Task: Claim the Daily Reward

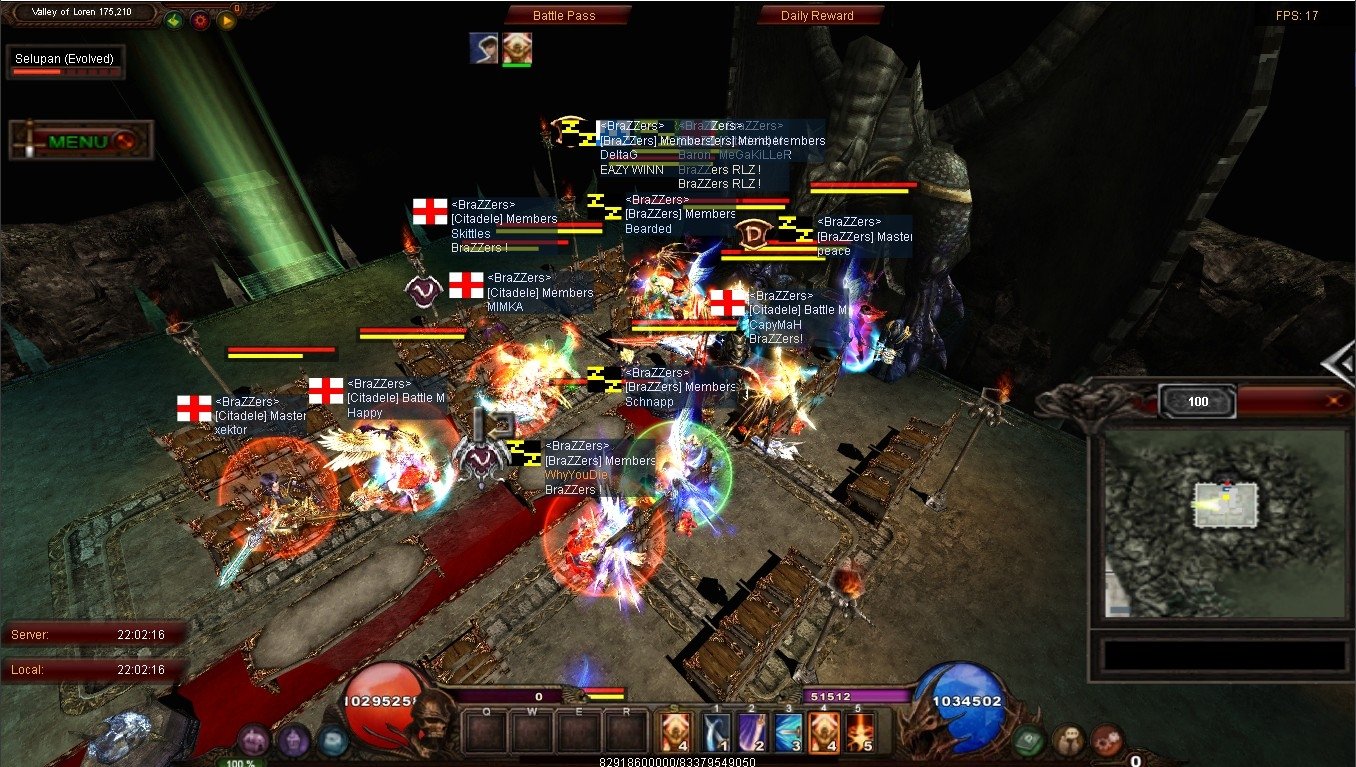Action: point(820,15)
